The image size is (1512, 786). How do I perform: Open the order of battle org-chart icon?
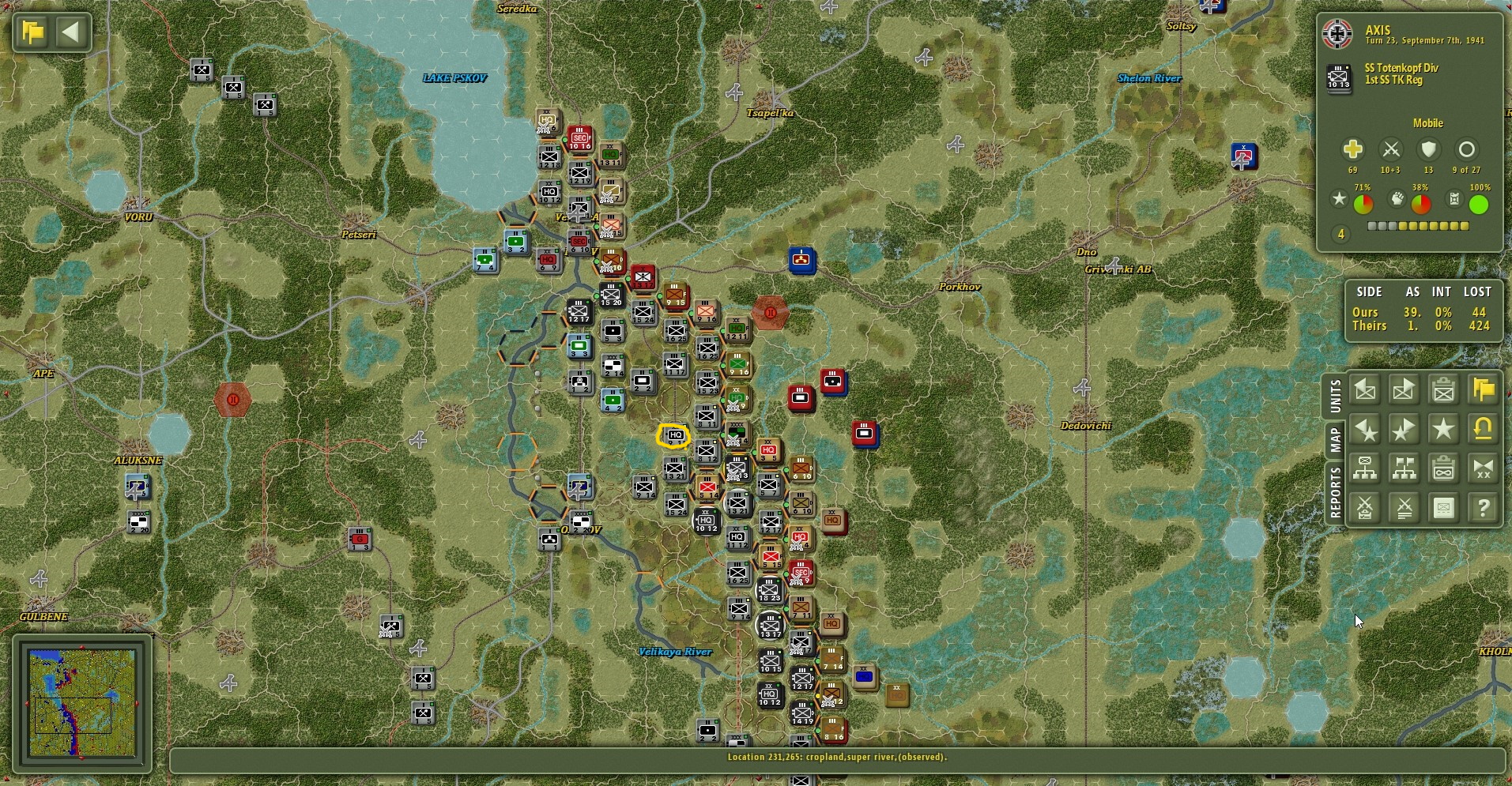(1367, 468)
